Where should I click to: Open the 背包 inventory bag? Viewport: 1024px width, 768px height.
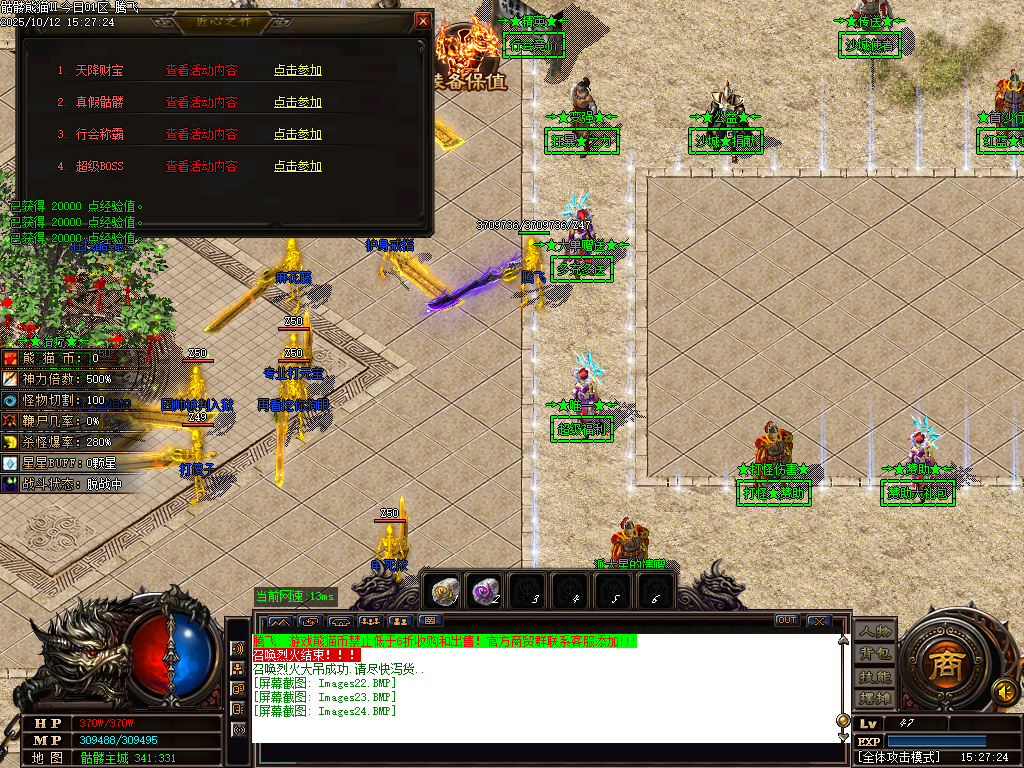point(874,654)
